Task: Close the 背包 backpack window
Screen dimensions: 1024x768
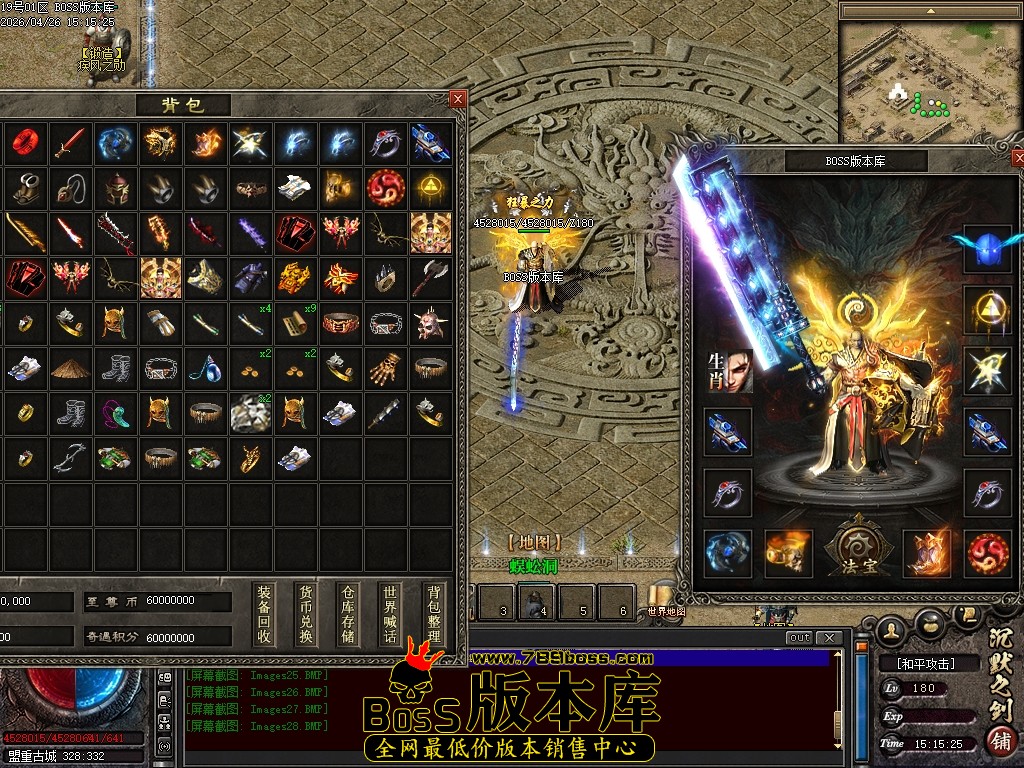Action: (x=458, y=99)
